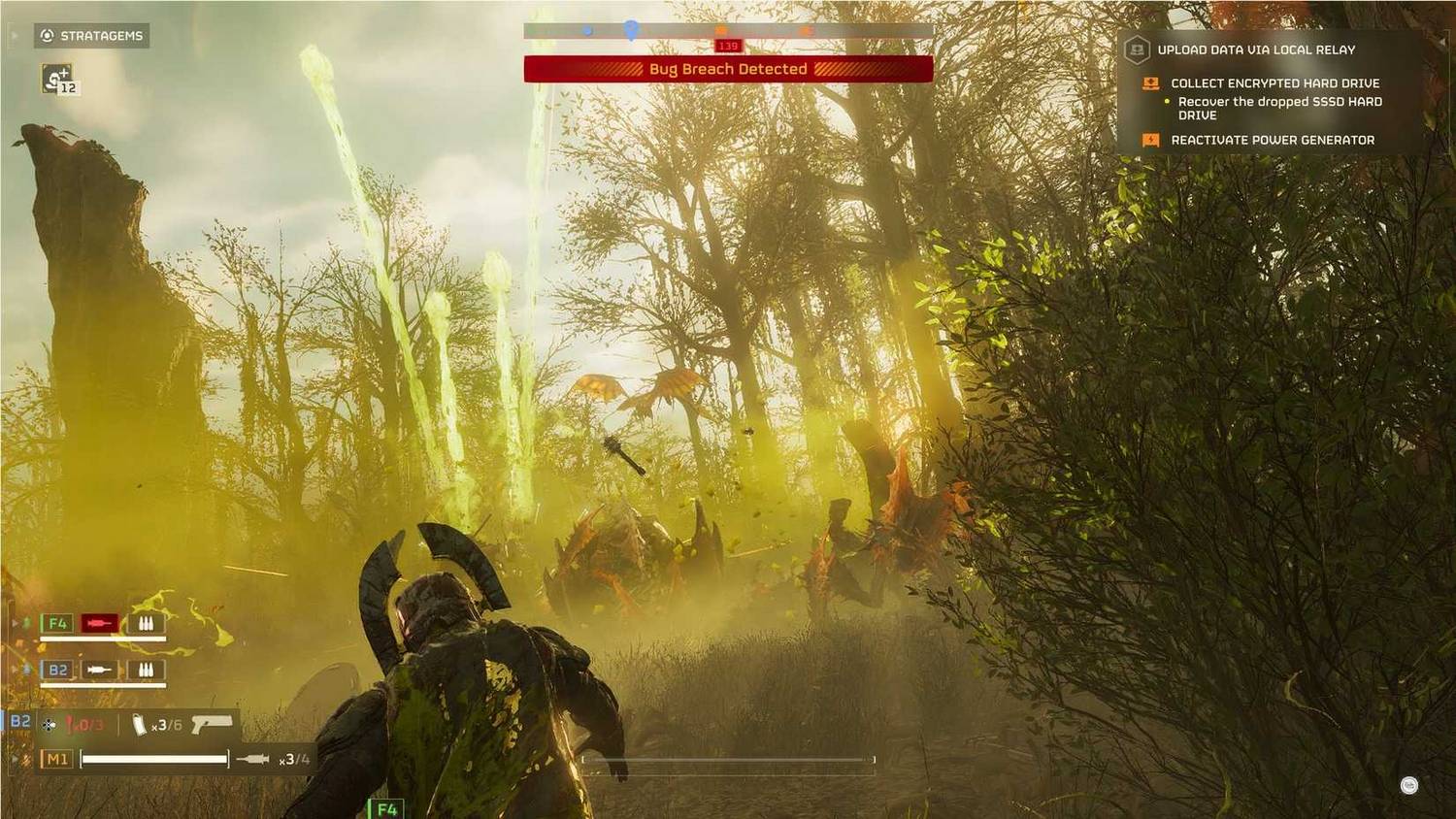The height and width of the screenshot is (819, 1456).
Task: Click F4's ammo bullets icon
Action: pos(146,623)
